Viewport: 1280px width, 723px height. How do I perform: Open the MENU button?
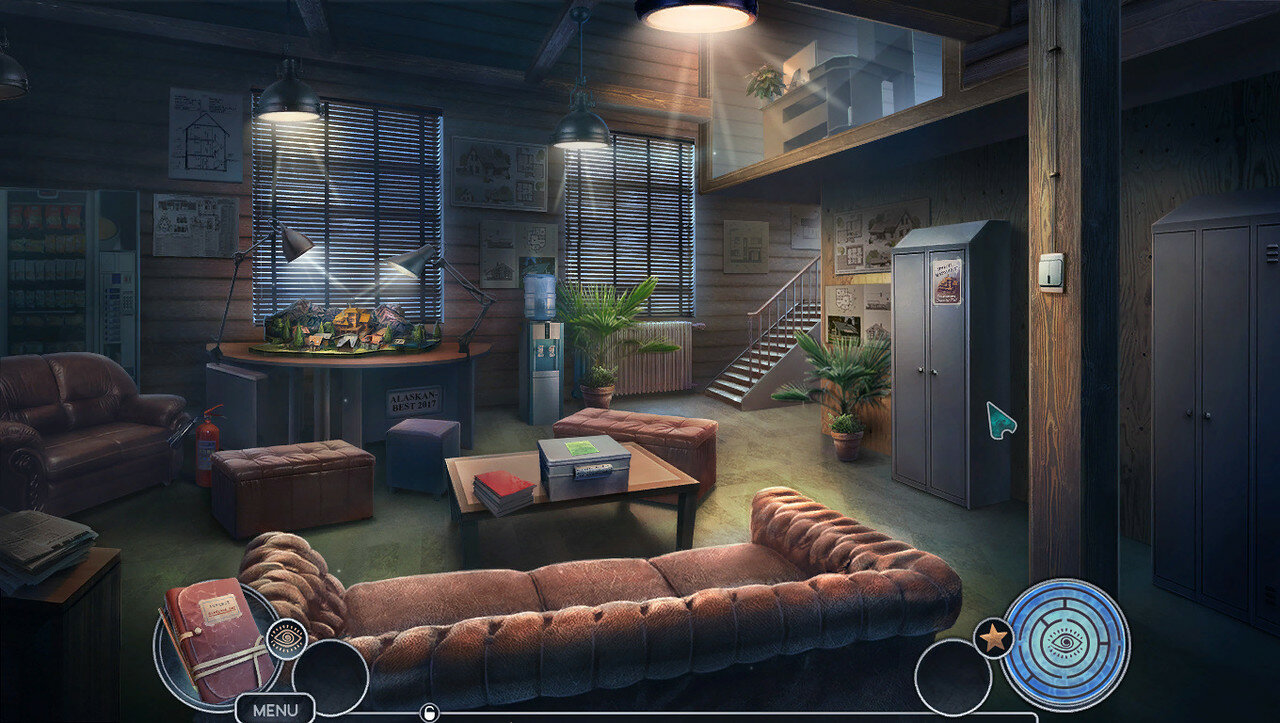(275, 710)
